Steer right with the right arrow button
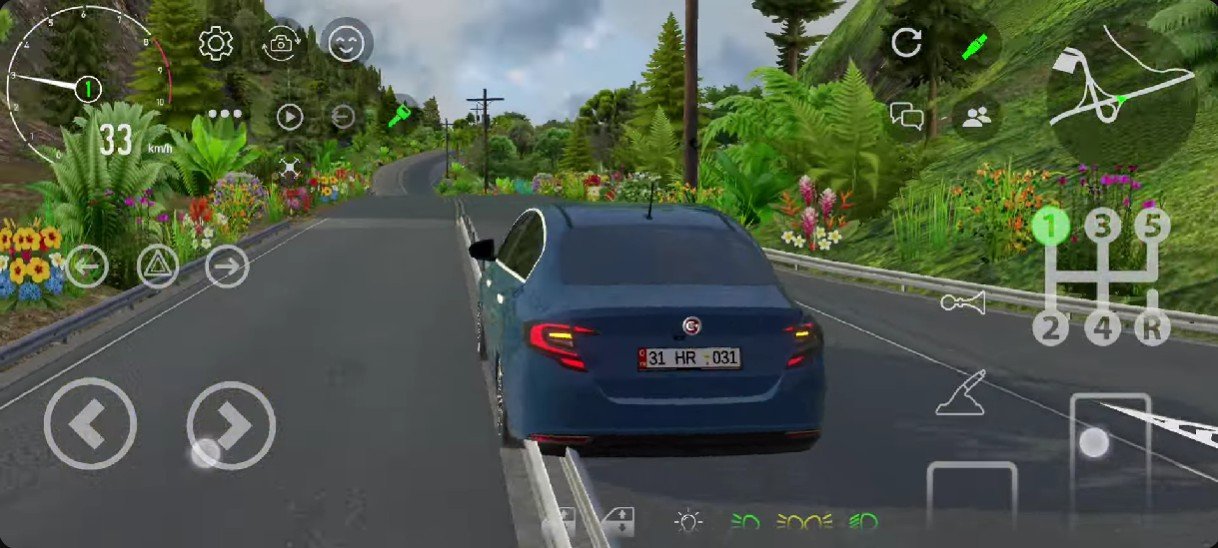This screenshot has width=1218, height=548. (231, 425)
